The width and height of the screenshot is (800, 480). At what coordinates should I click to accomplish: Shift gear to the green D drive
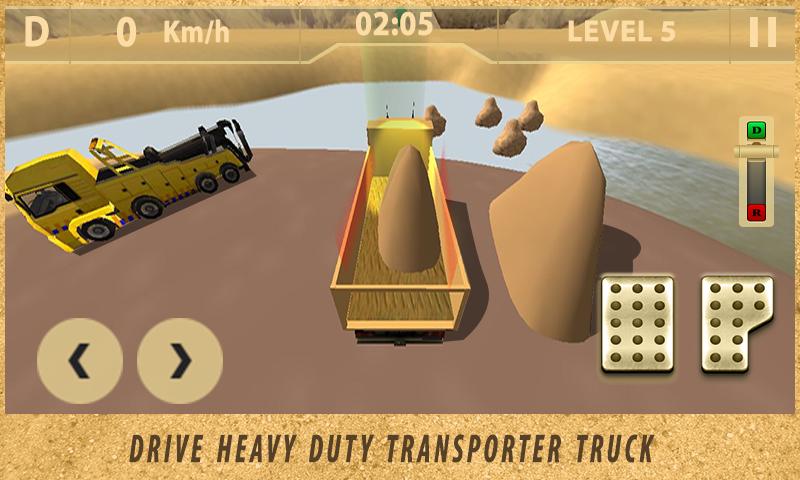tap(757, 130)
